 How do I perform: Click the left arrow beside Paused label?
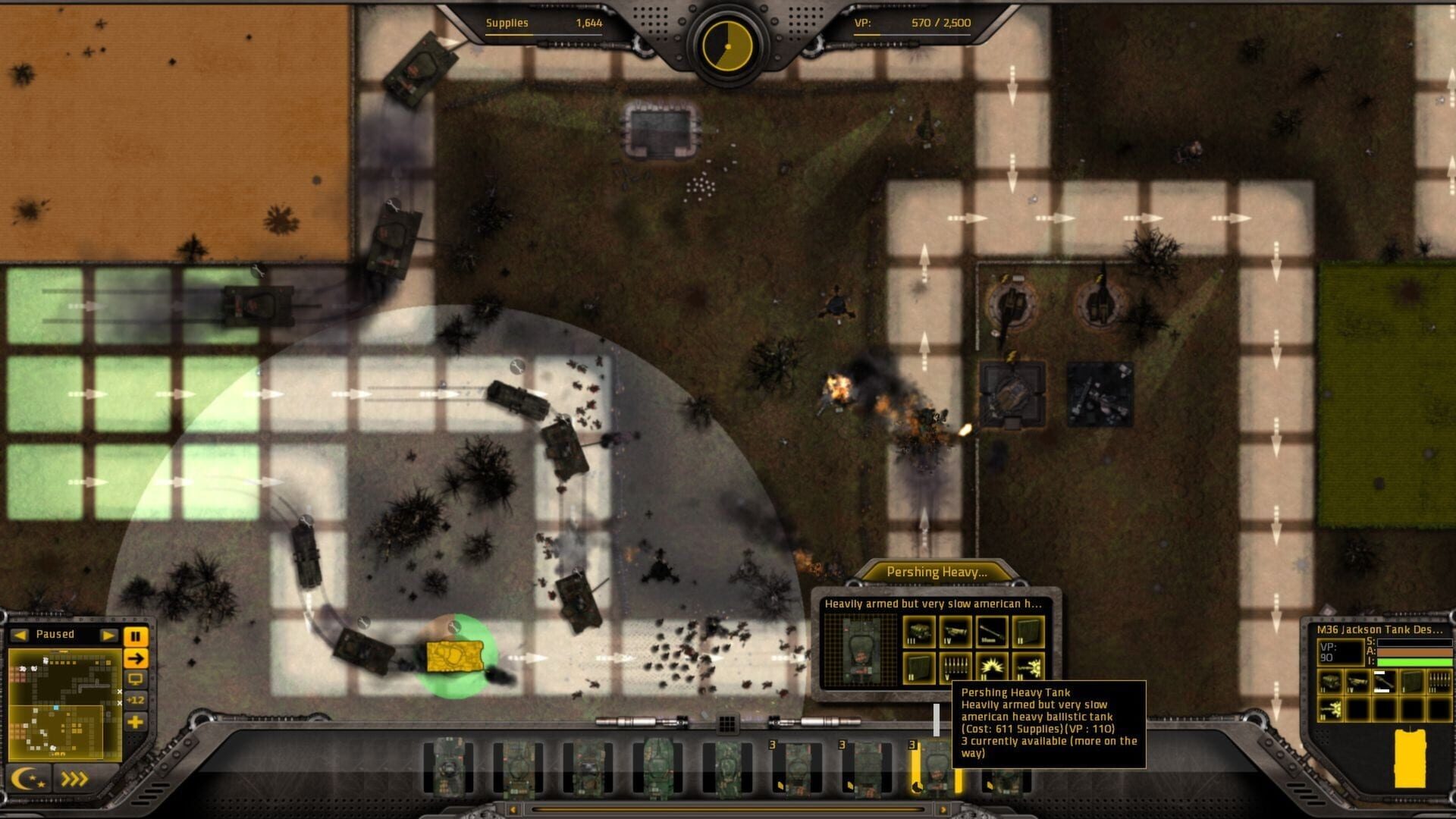point(20,635)
